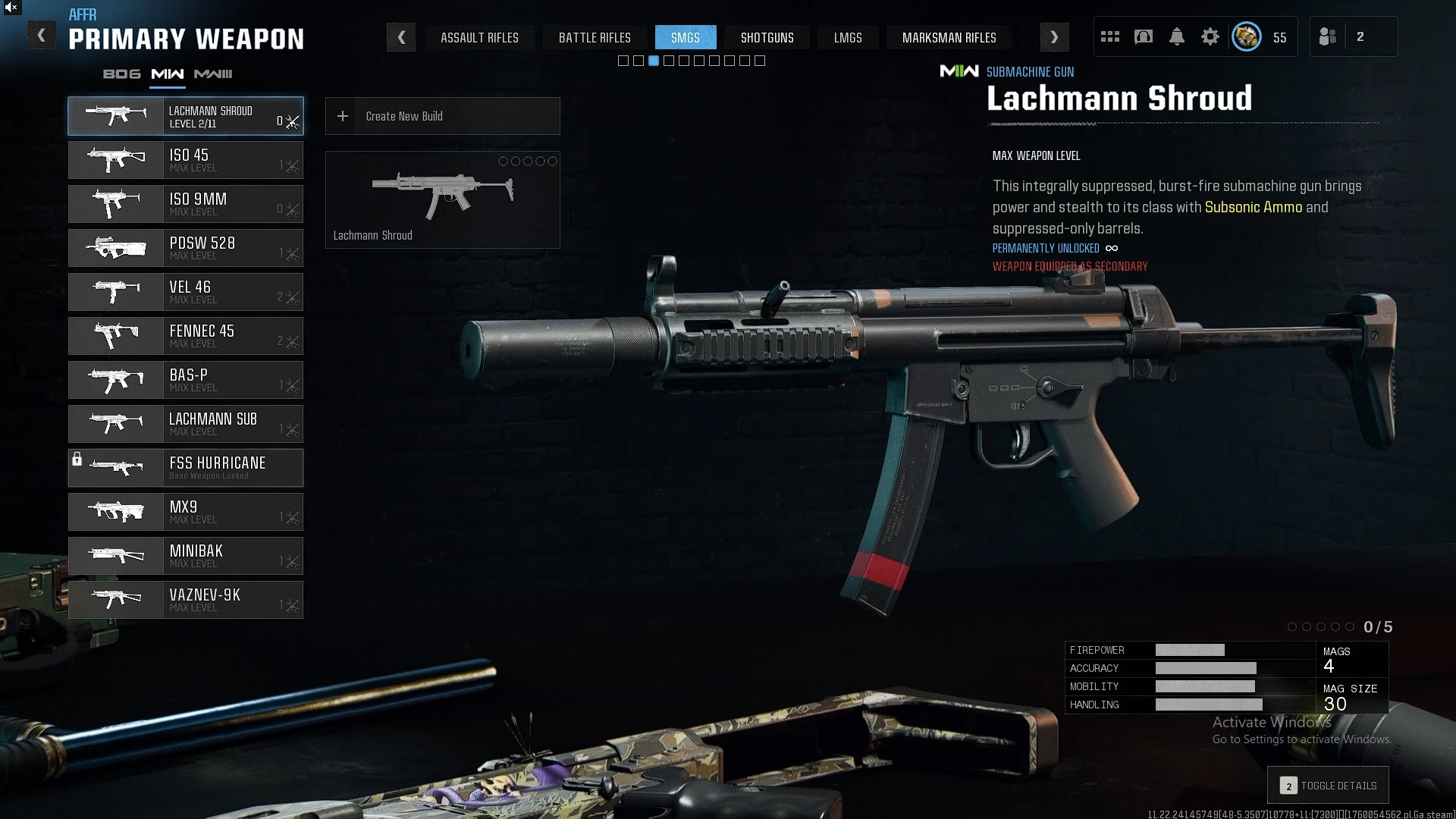Image resolution: width=1456 pixels, height=819 pixels.
Task: Create a new weapon build
Action: click(442, 116)
